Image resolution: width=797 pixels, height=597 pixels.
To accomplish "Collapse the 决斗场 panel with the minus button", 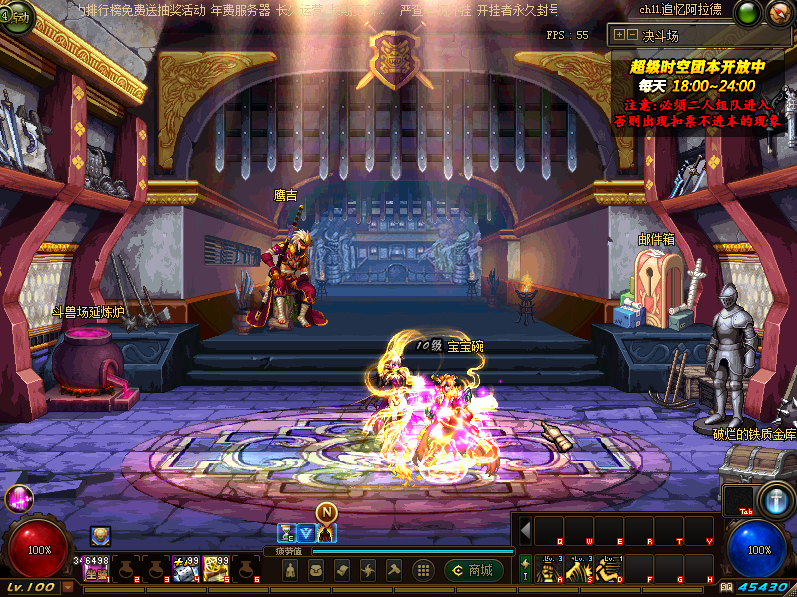I will pos(632,35).
